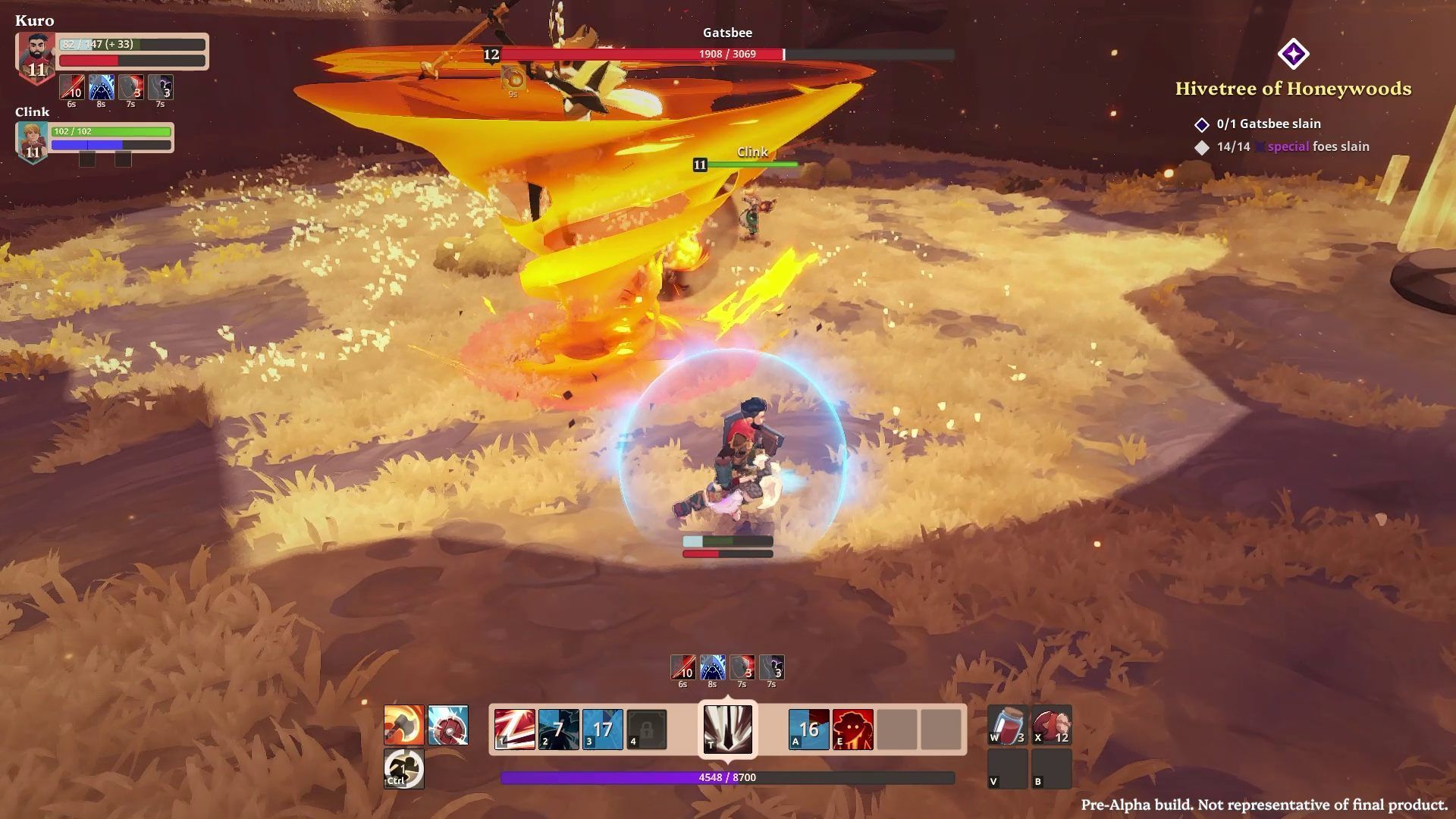
Task: Open the Hivetree of Honeywoods quest tracker
Action: click(1293, 89)
